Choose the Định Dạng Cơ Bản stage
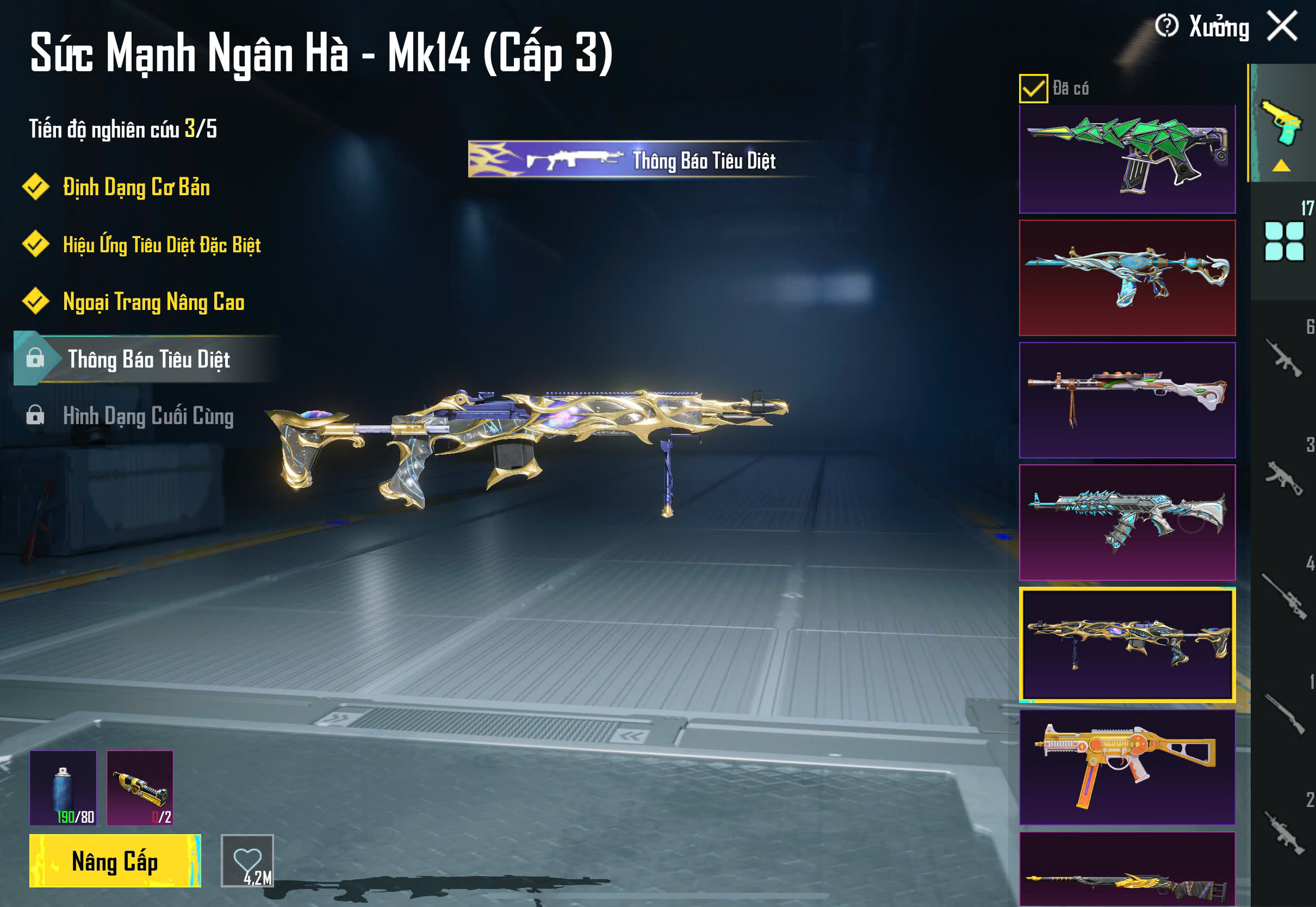 pos(136,188)
